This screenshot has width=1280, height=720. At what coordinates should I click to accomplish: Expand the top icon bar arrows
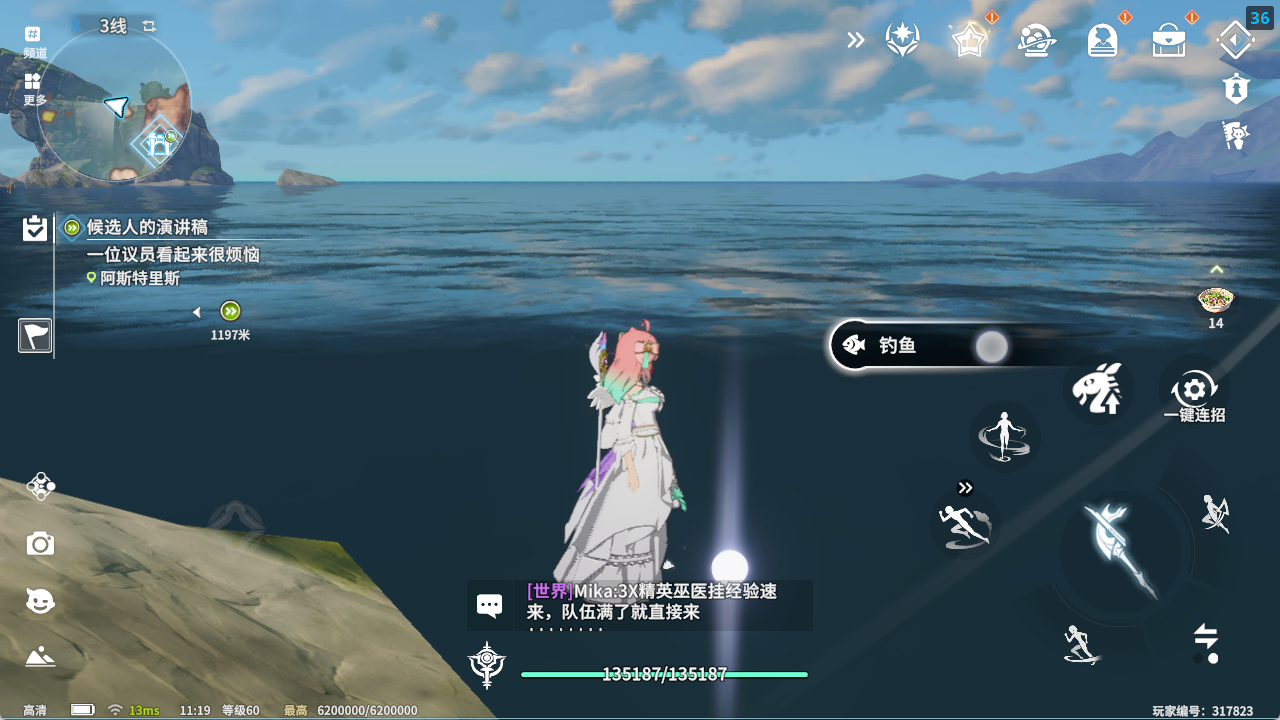855,40
